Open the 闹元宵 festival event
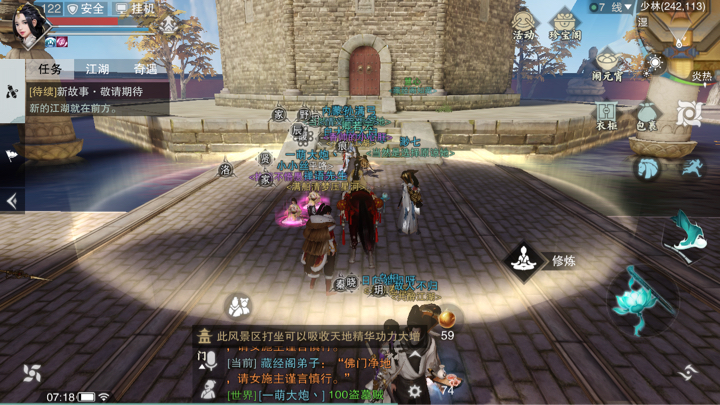Image resolution: width=720 pixels, height=405 pixels. pos(606,66)
